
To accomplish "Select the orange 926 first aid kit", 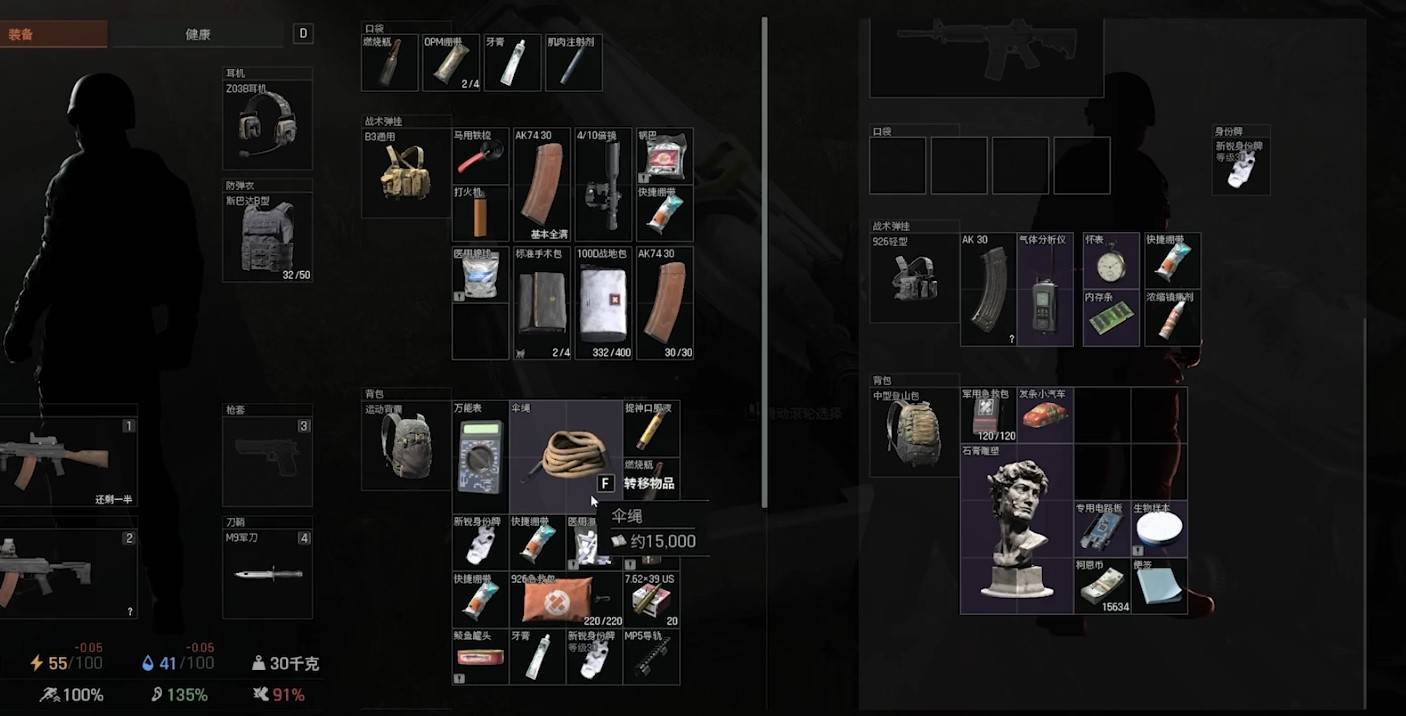I will 565,600.
